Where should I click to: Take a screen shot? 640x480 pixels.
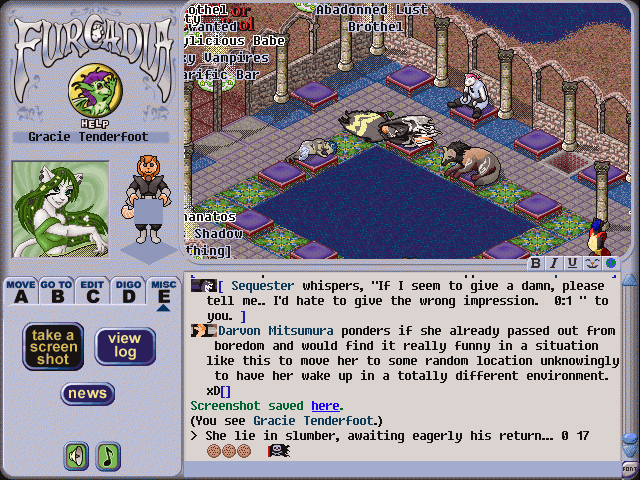[53, 346]
